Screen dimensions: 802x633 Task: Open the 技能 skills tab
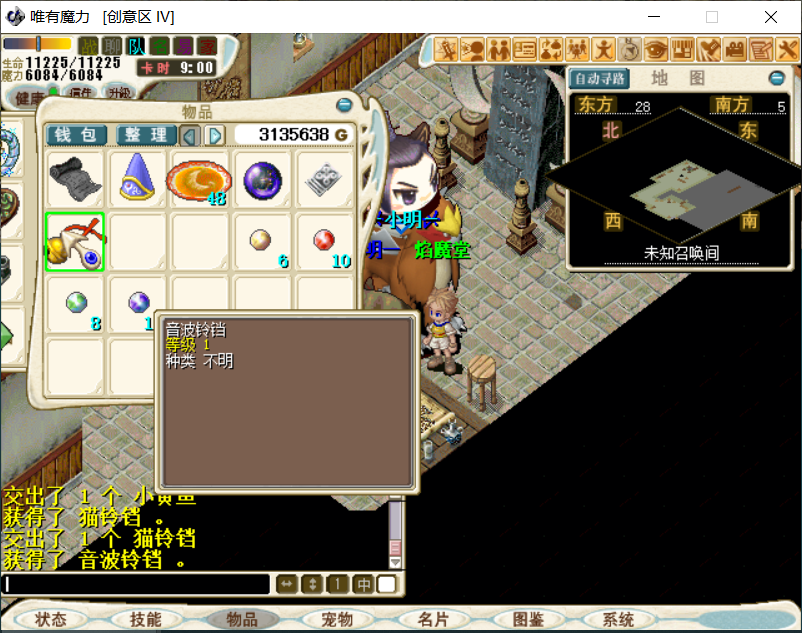pyautogui.click(x=145, y=620)
